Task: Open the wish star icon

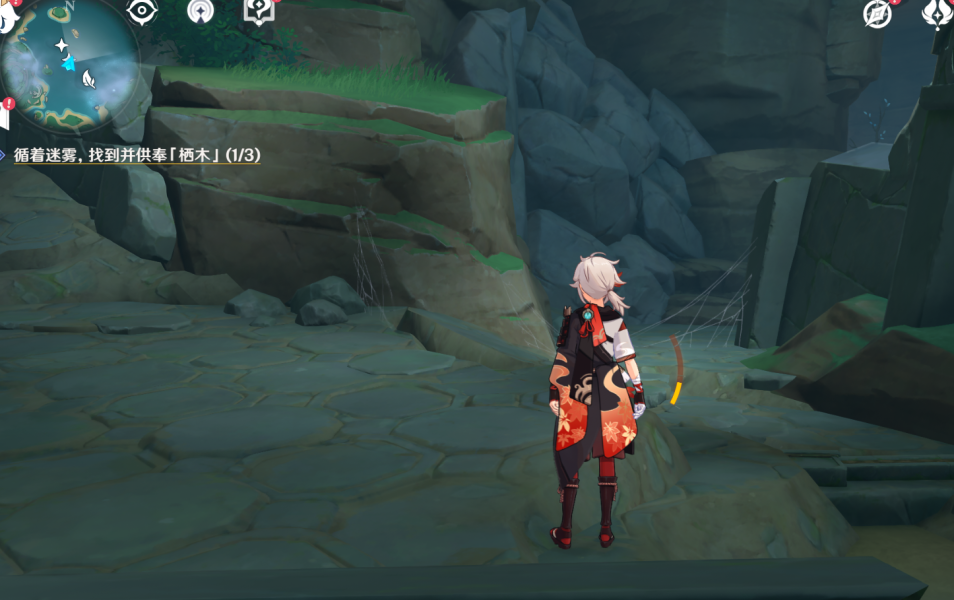Action: click(x=200, y=12)
